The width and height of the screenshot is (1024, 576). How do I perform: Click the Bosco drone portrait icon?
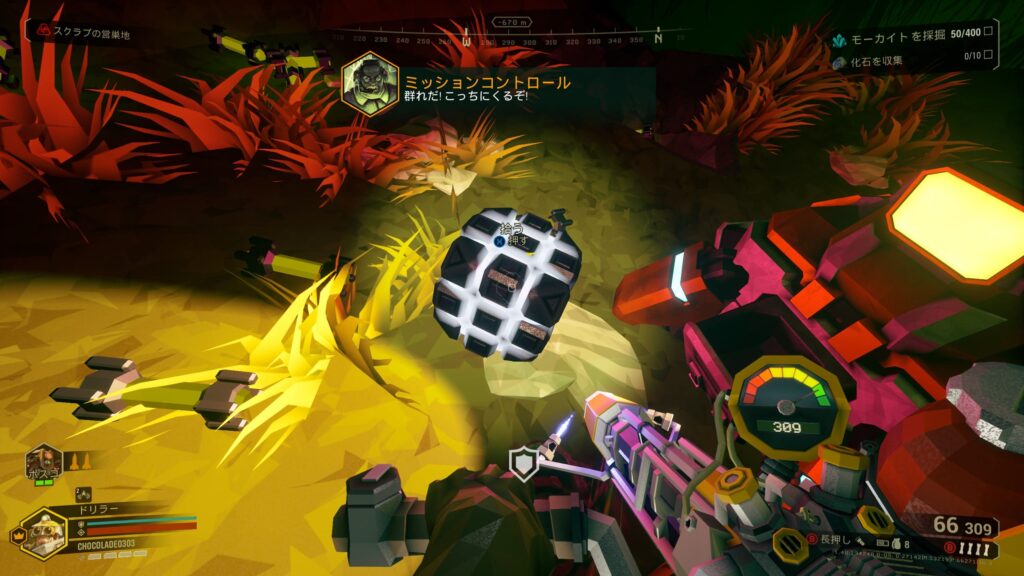point(44,464)
